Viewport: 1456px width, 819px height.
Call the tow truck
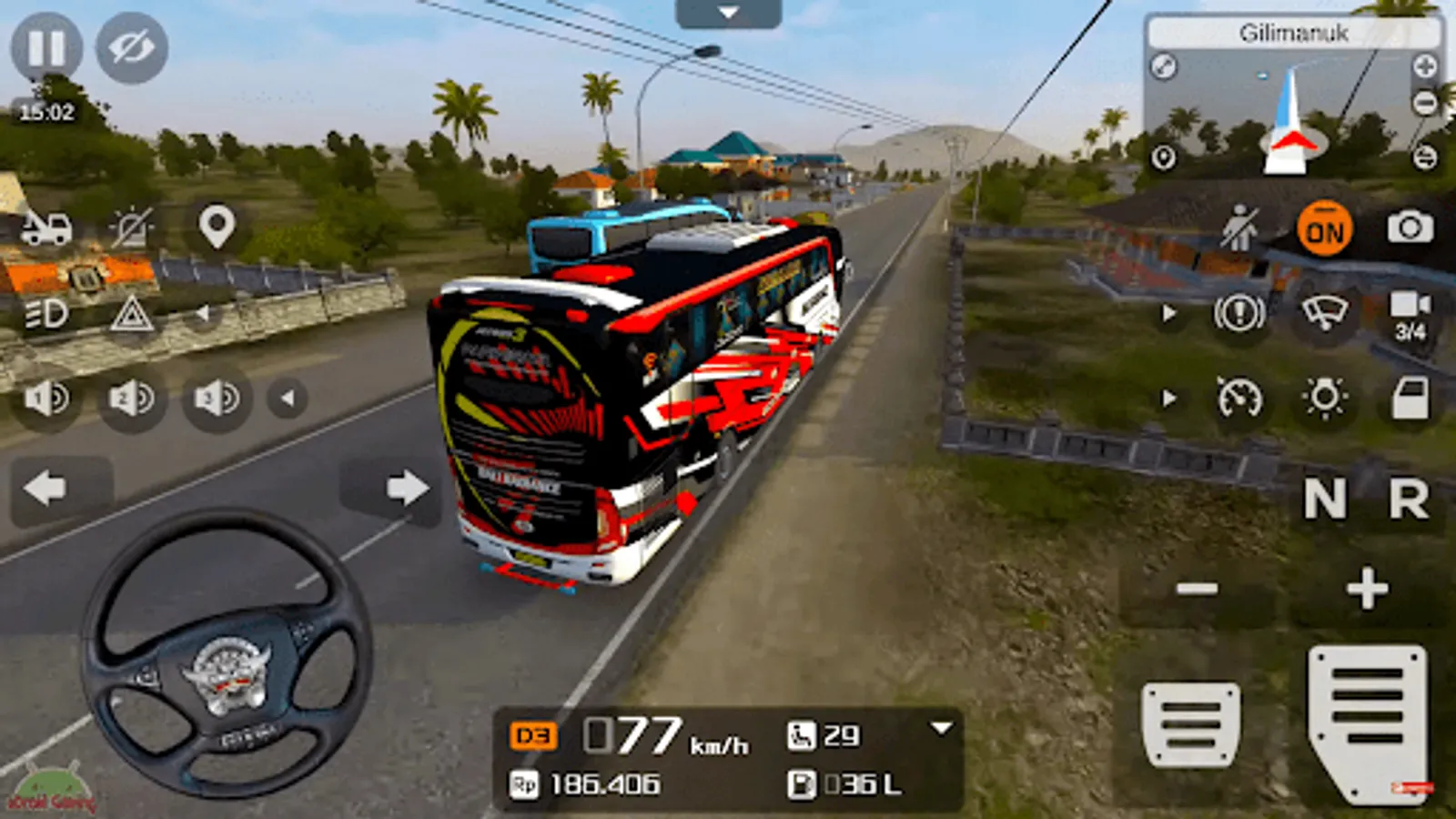tap(45, 227)
